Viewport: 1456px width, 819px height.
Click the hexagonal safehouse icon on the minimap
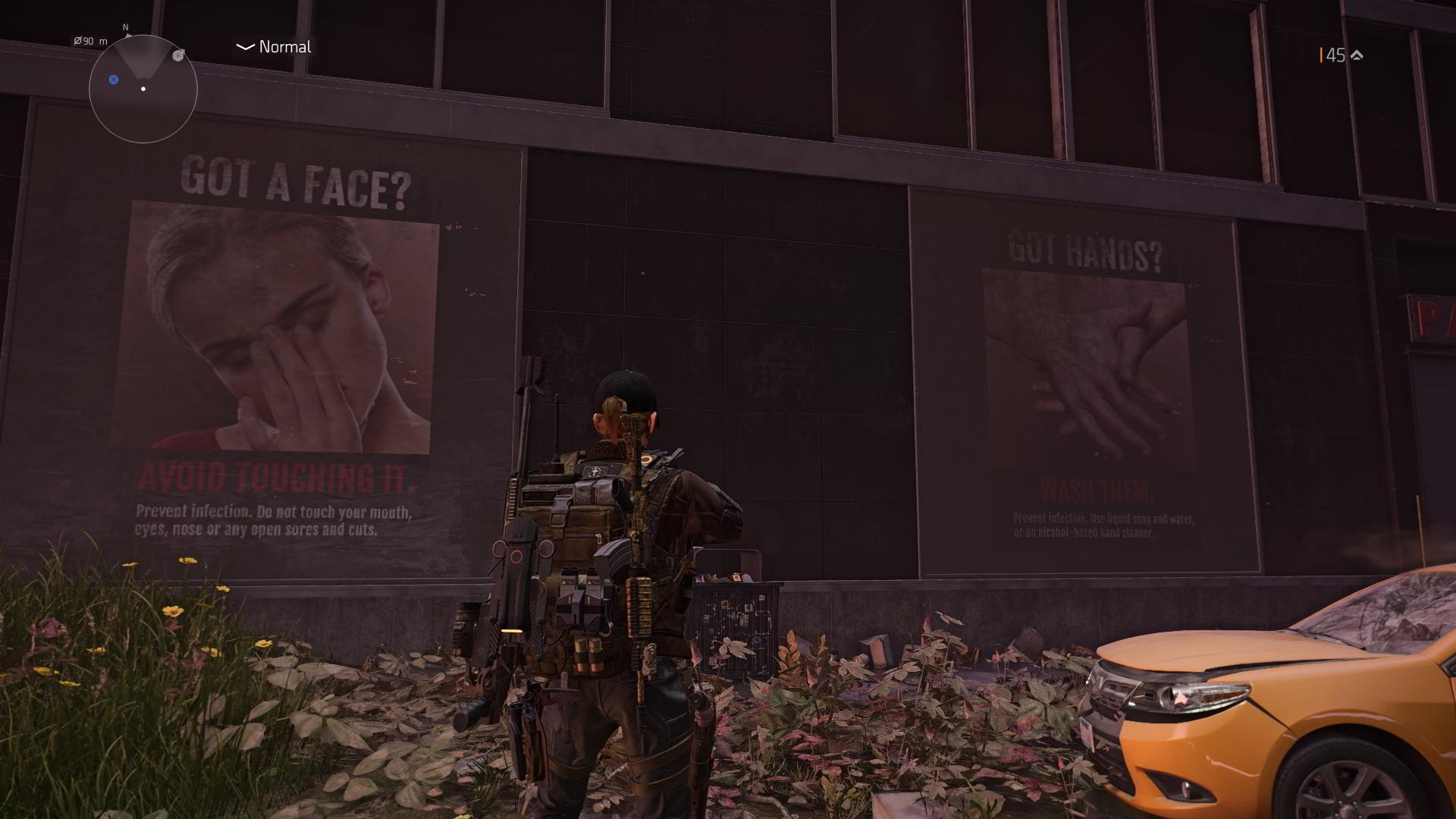click(177, 55)
